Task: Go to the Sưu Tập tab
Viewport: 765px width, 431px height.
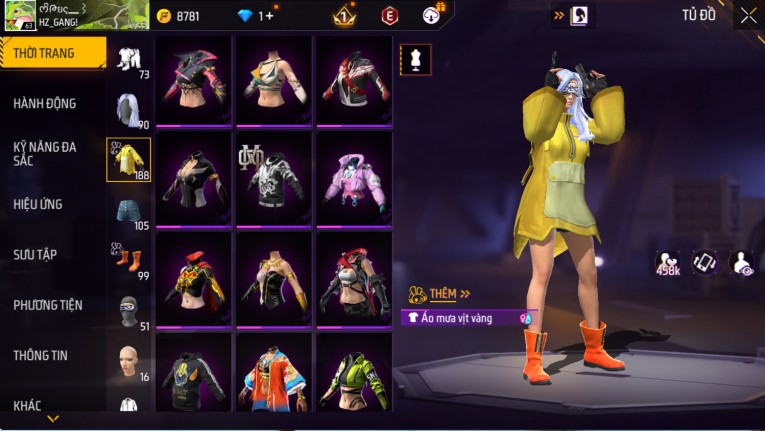Action: [35, 254]
